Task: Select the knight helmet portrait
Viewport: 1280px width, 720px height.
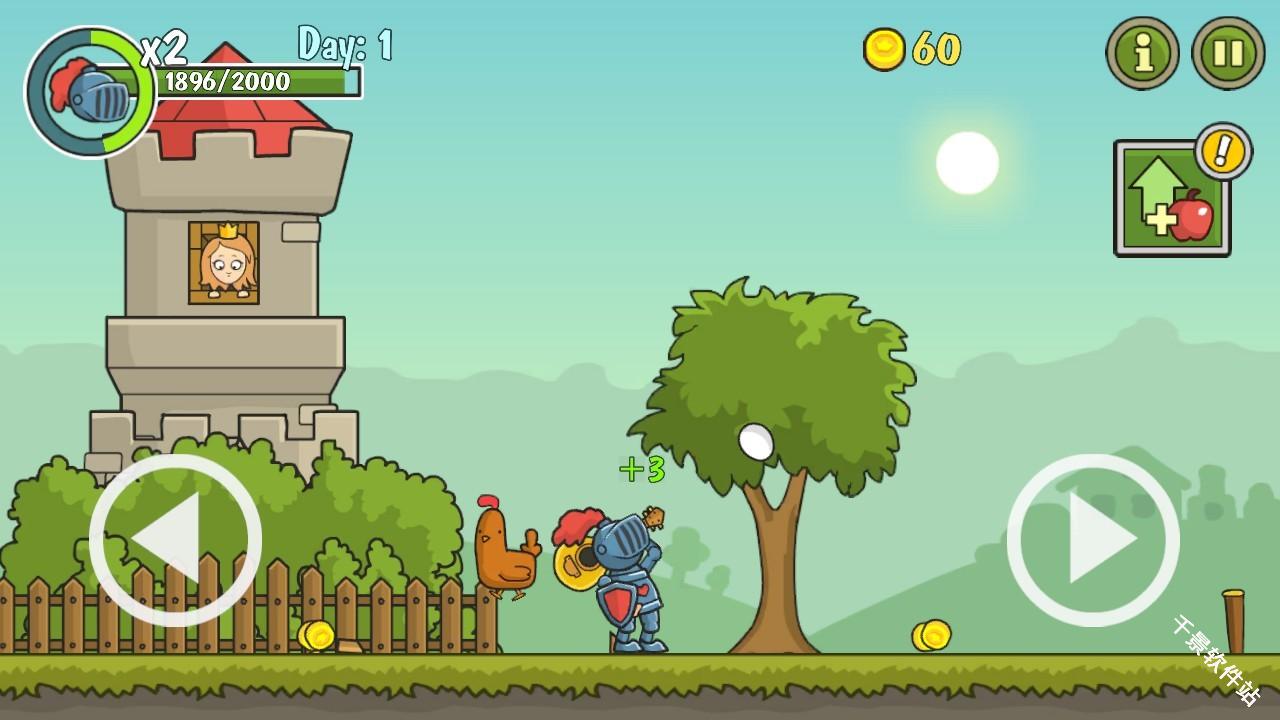Action: [x=90, y=93]
